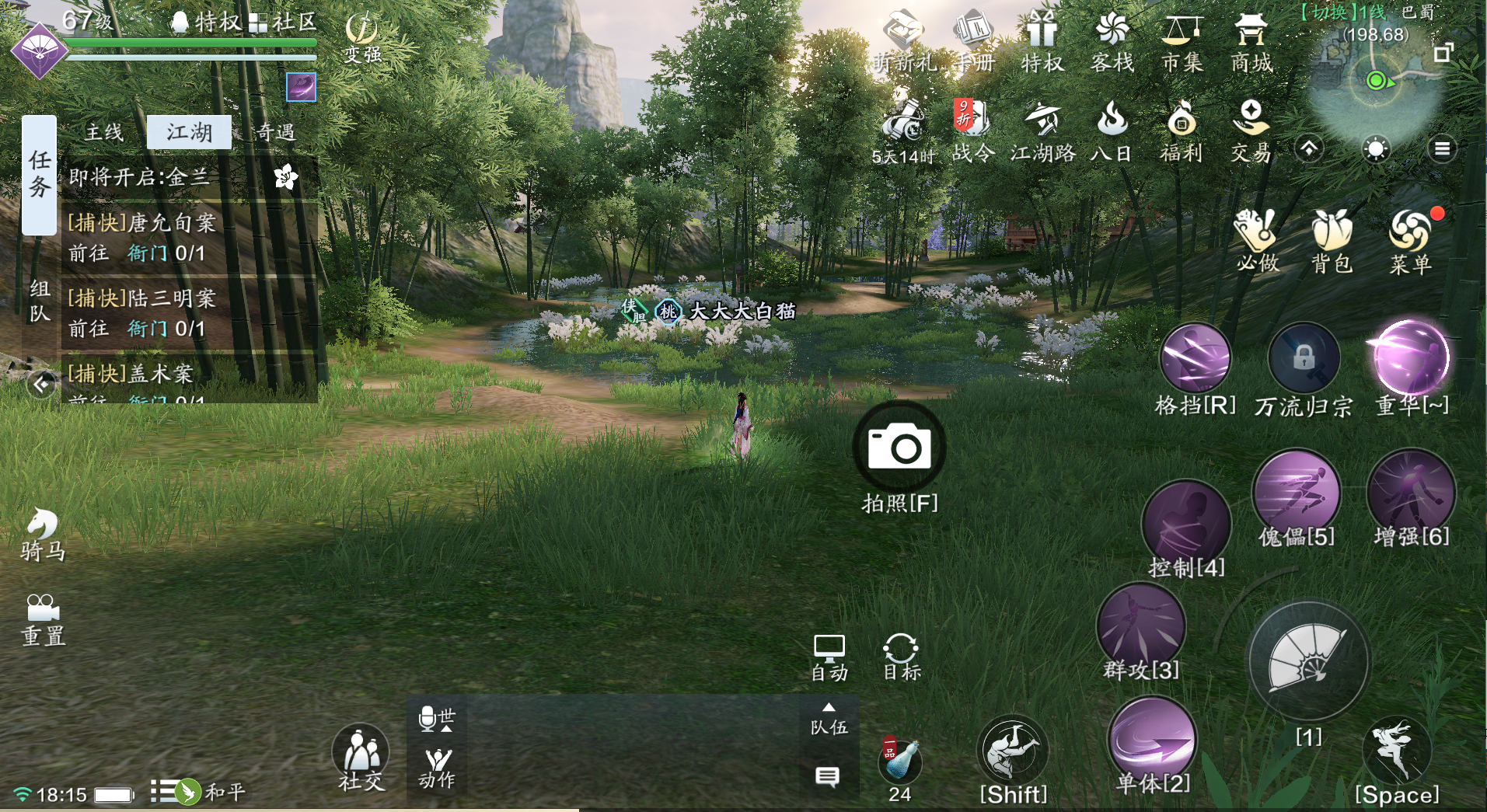Viewport: 1487px width, 812px height.
Task: Use the 群攻 area attack skill
Action: click(1140, 626)
